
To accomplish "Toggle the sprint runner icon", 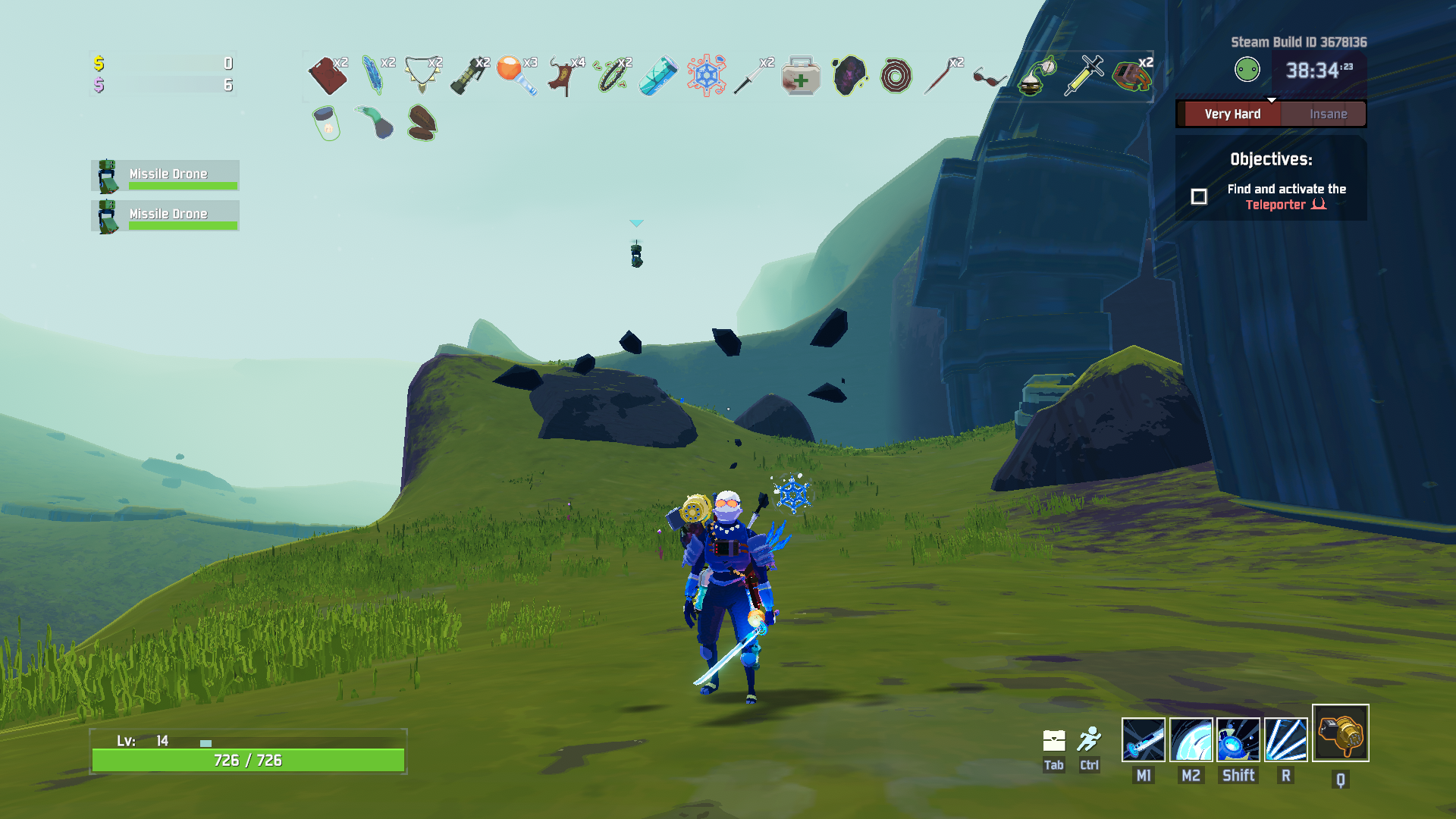I will point(1089,739).
